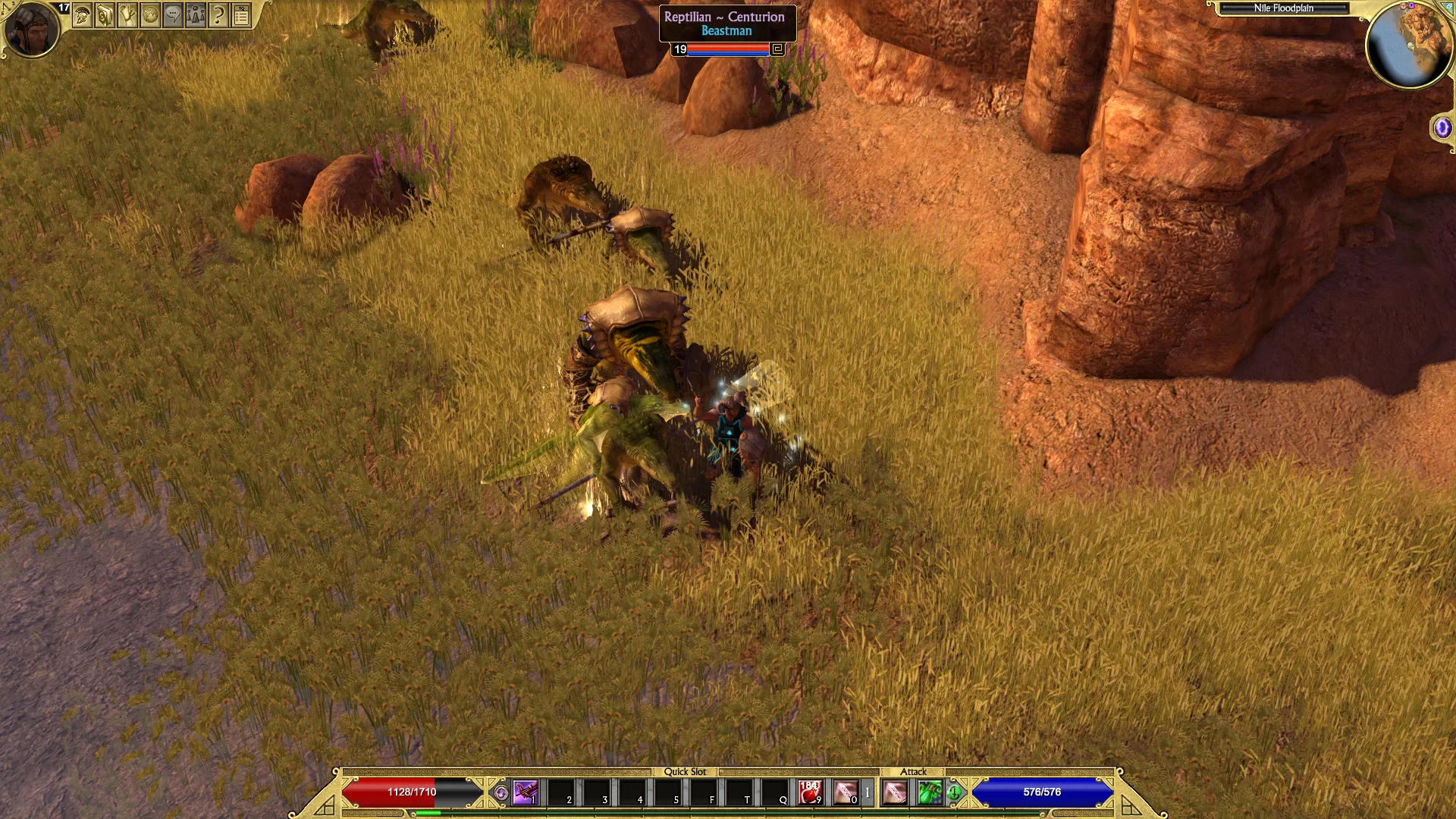Click the player character portrait

31,29
